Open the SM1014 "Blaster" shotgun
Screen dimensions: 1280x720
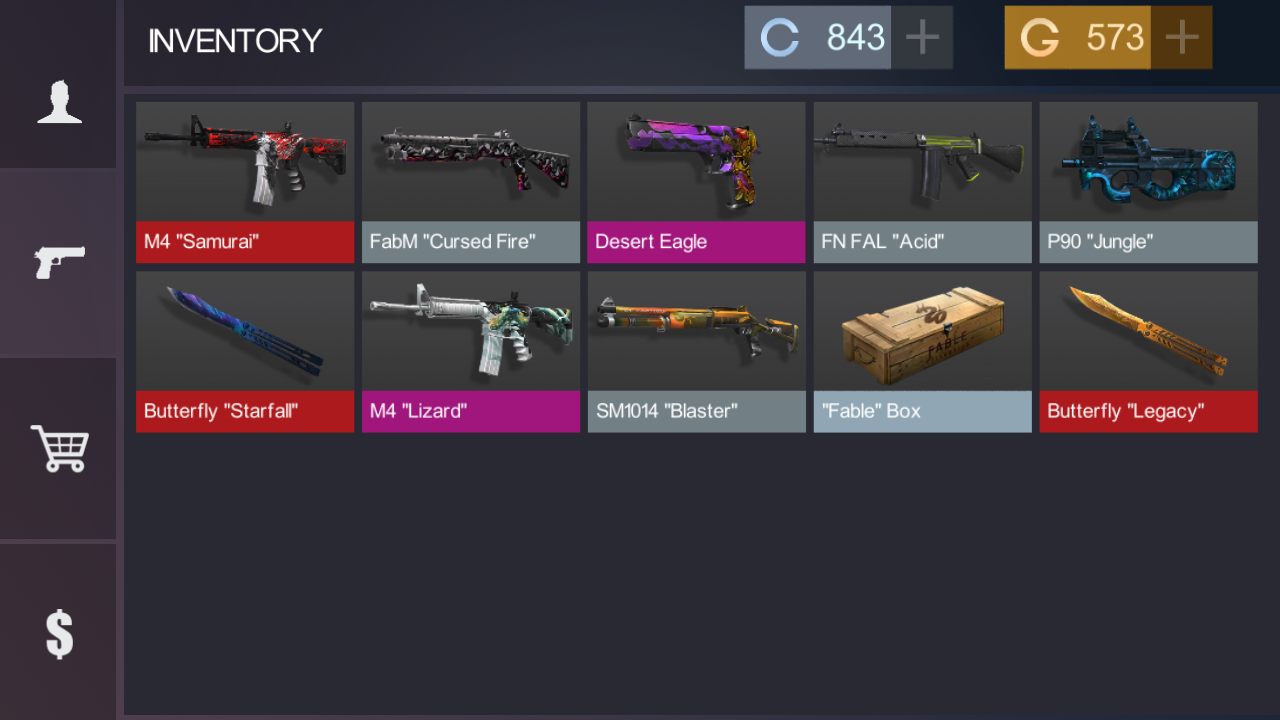point(696,350)
